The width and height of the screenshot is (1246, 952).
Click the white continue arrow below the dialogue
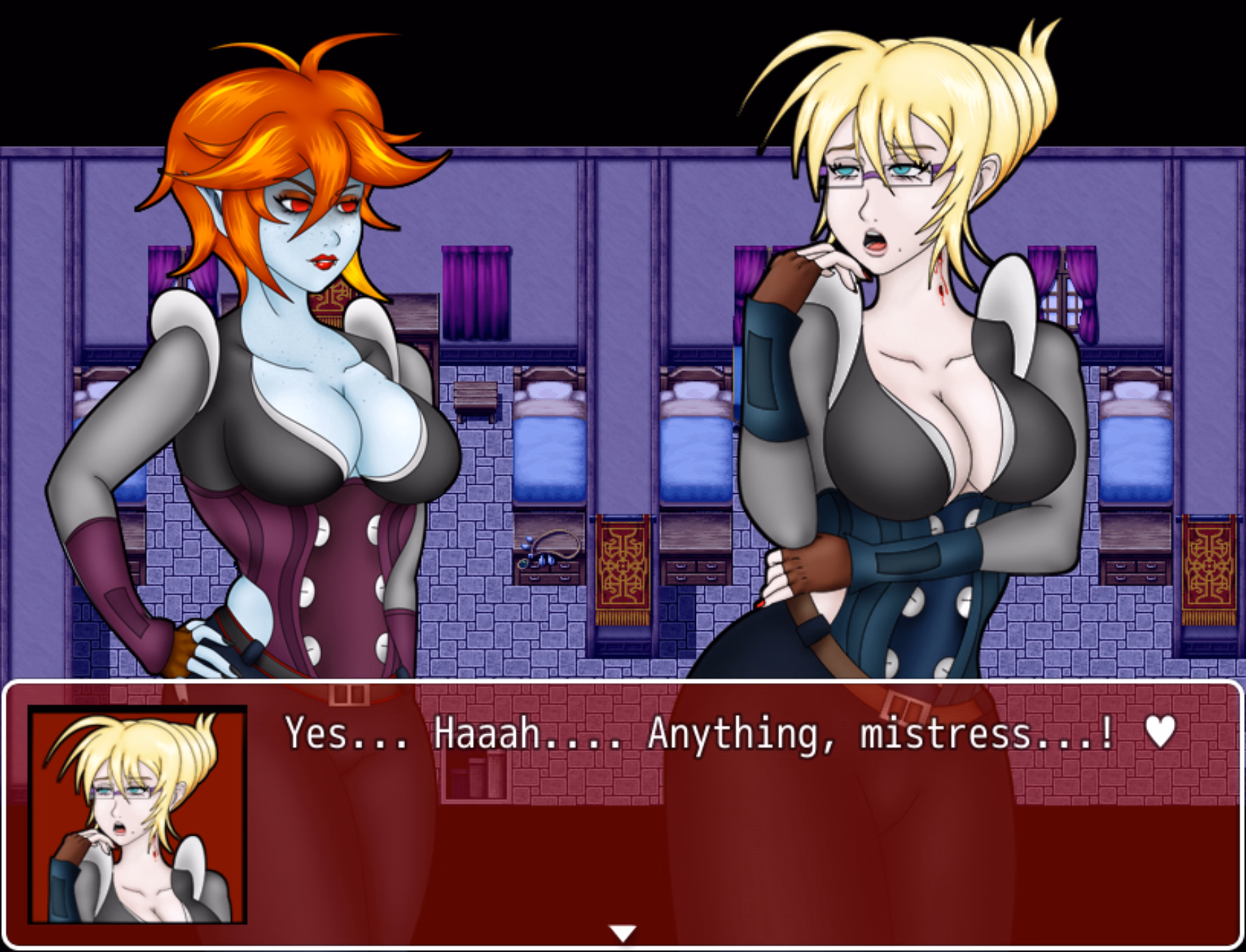point(622,932)
